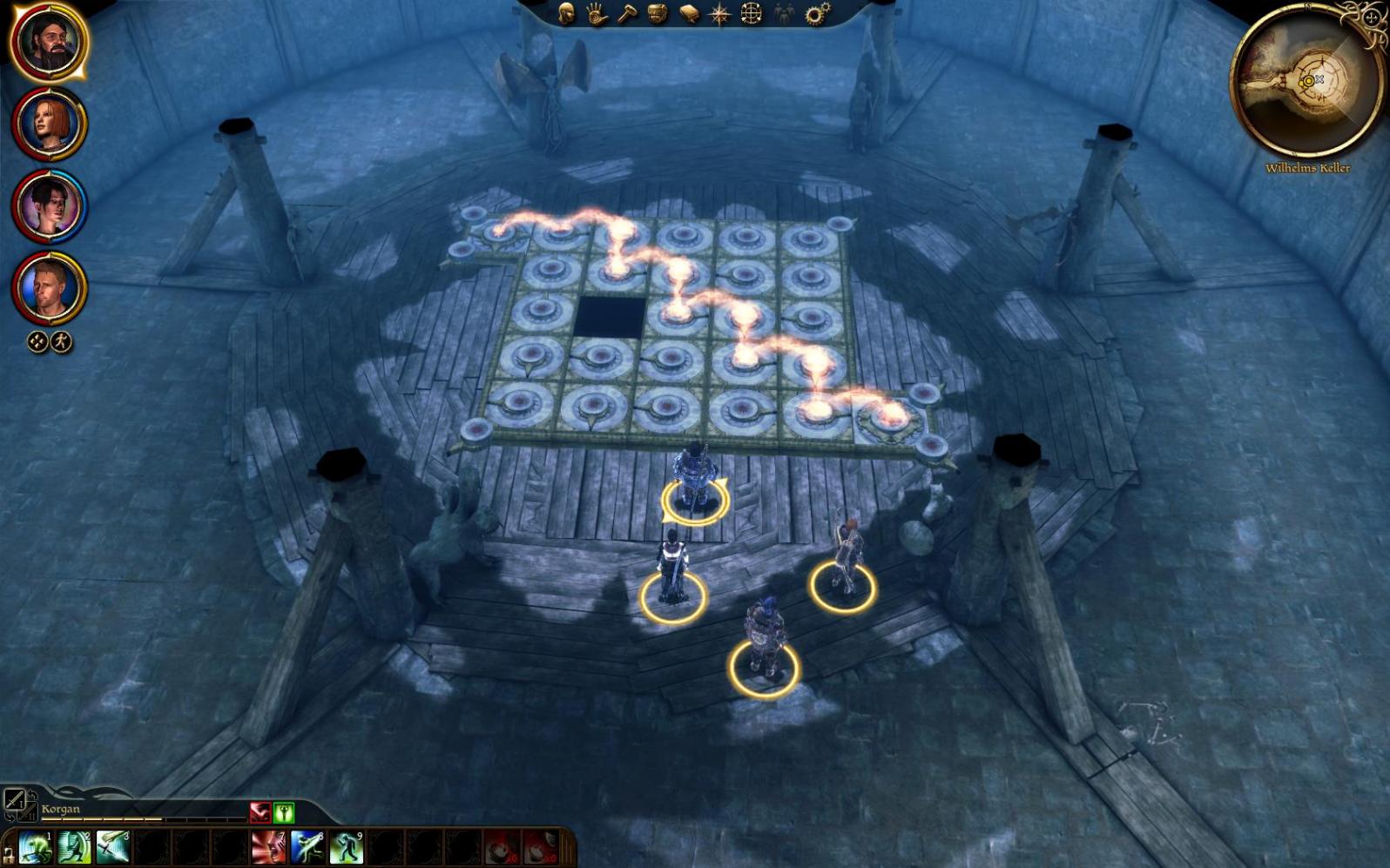Open the tactics crosshair icon
Image resolution: width=1390 pixels, height=868 pixels.
click(x=751, y=13)
